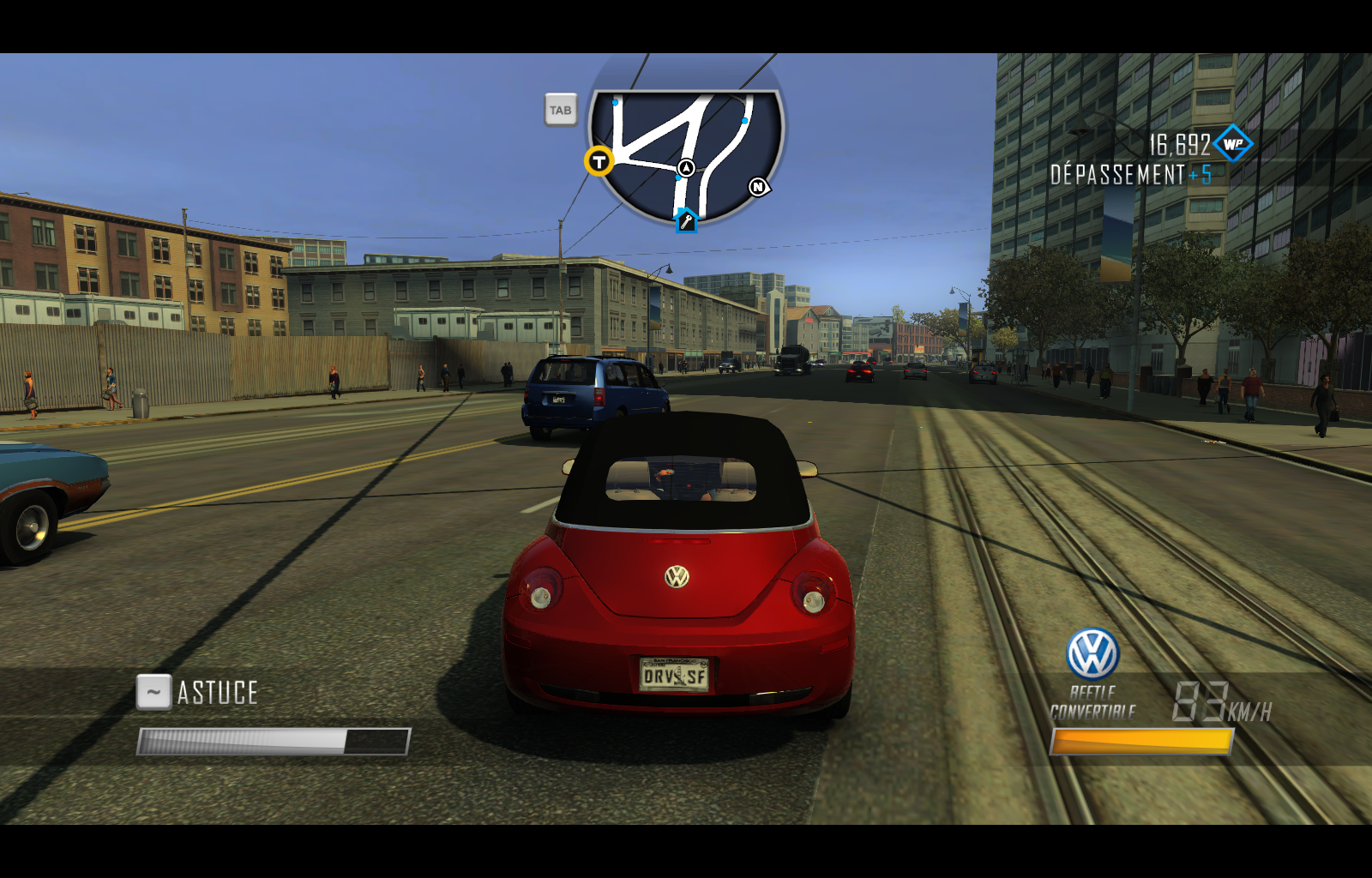Open the garage wrench icon on minimap

pos(686,221)
